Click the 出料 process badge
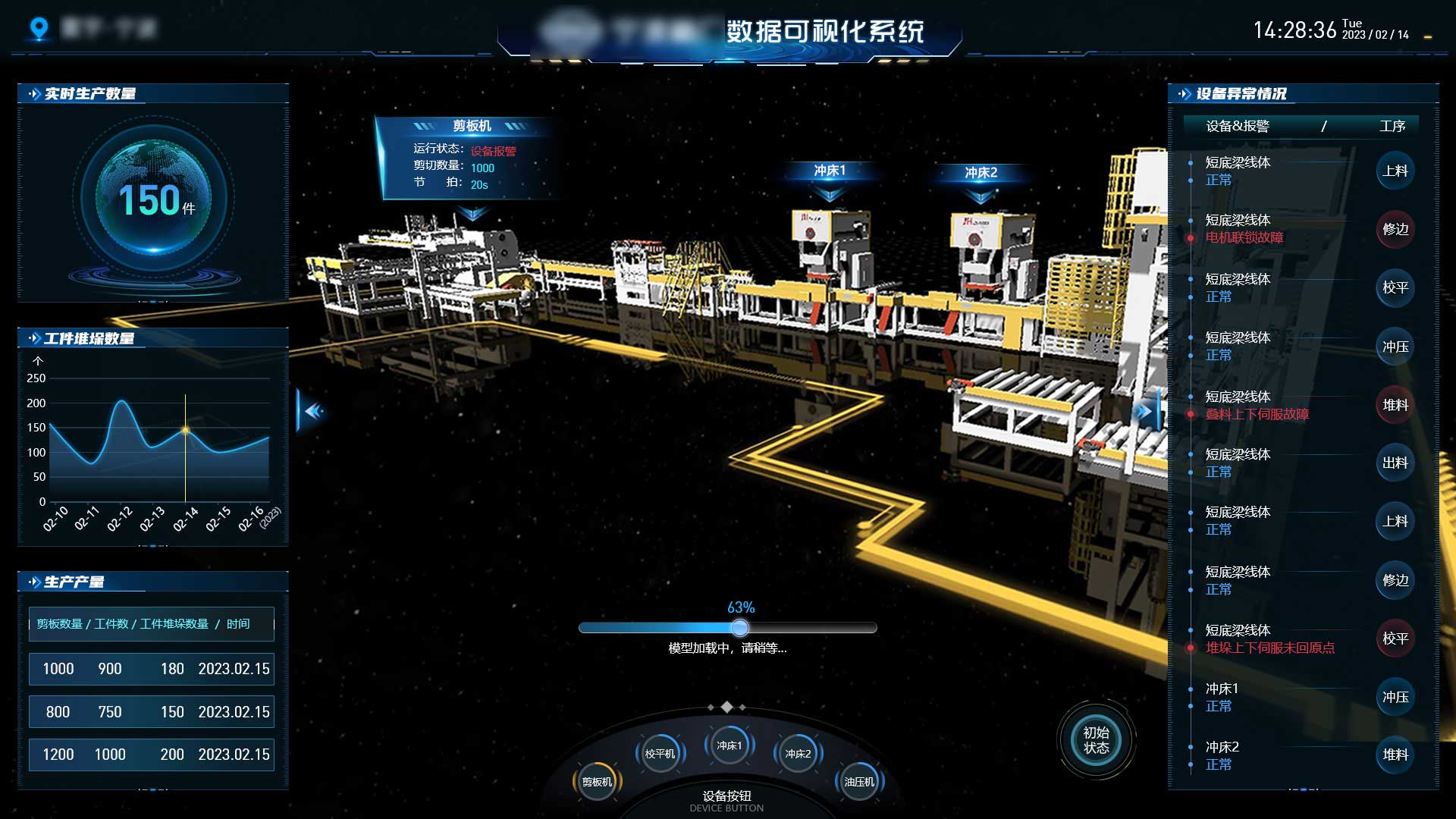This screenshot has width=1456, height=819. pos(1395,463)
